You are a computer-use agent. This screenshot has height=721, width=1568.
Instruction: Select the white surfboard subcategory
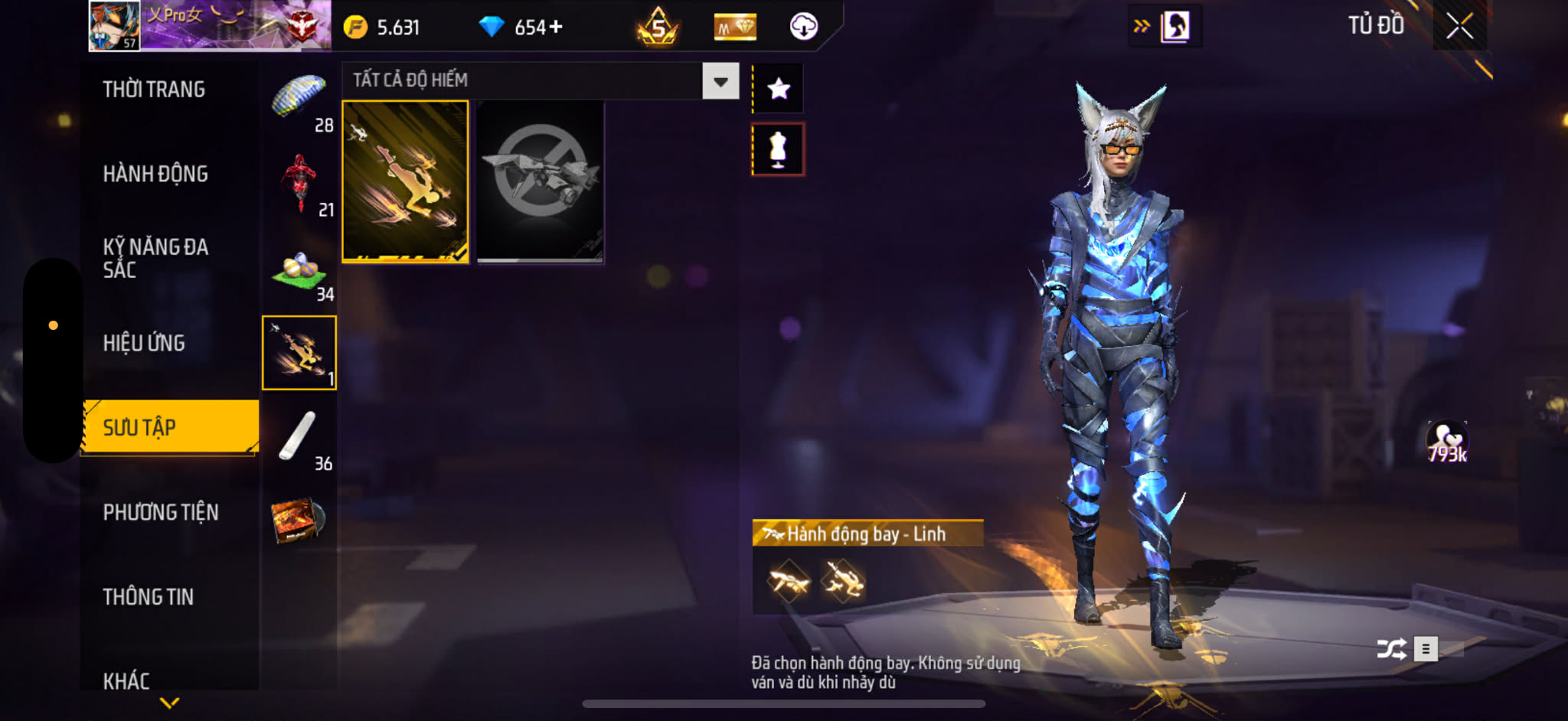pyautogui.click(x=297, y=436)
